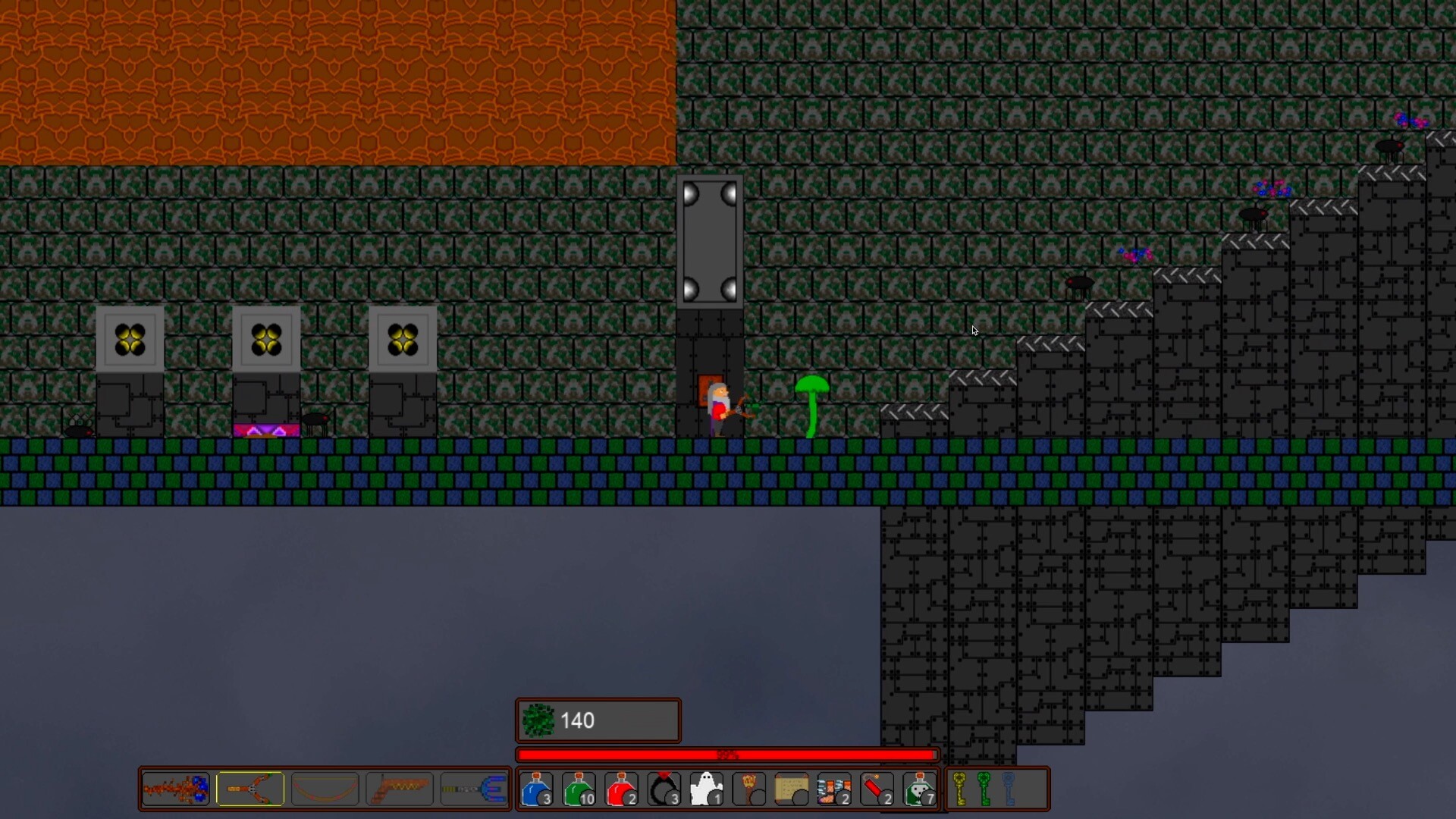Click the red health bar
The image size is (1456, 819).
tap(726, 755)
